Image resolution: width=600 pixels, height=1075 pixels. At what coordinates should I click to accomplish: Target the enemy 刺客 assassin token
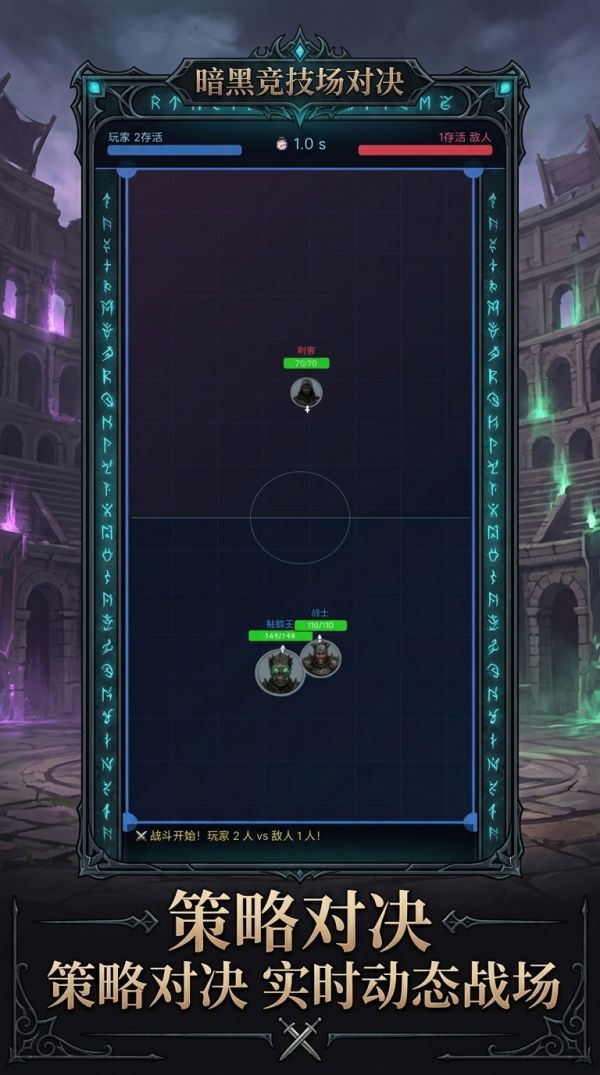pyautogui.click(x=306, y=392)
